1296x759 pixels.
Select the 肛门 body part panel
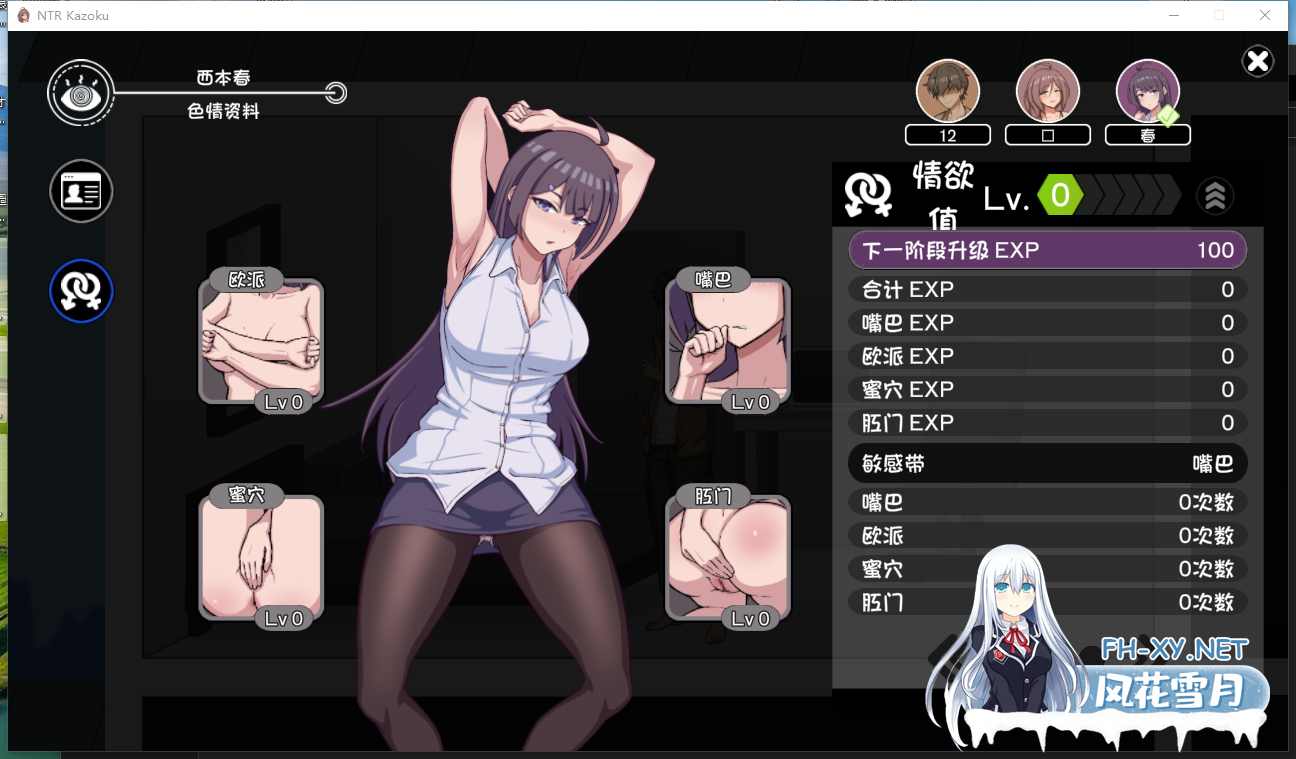728,557
